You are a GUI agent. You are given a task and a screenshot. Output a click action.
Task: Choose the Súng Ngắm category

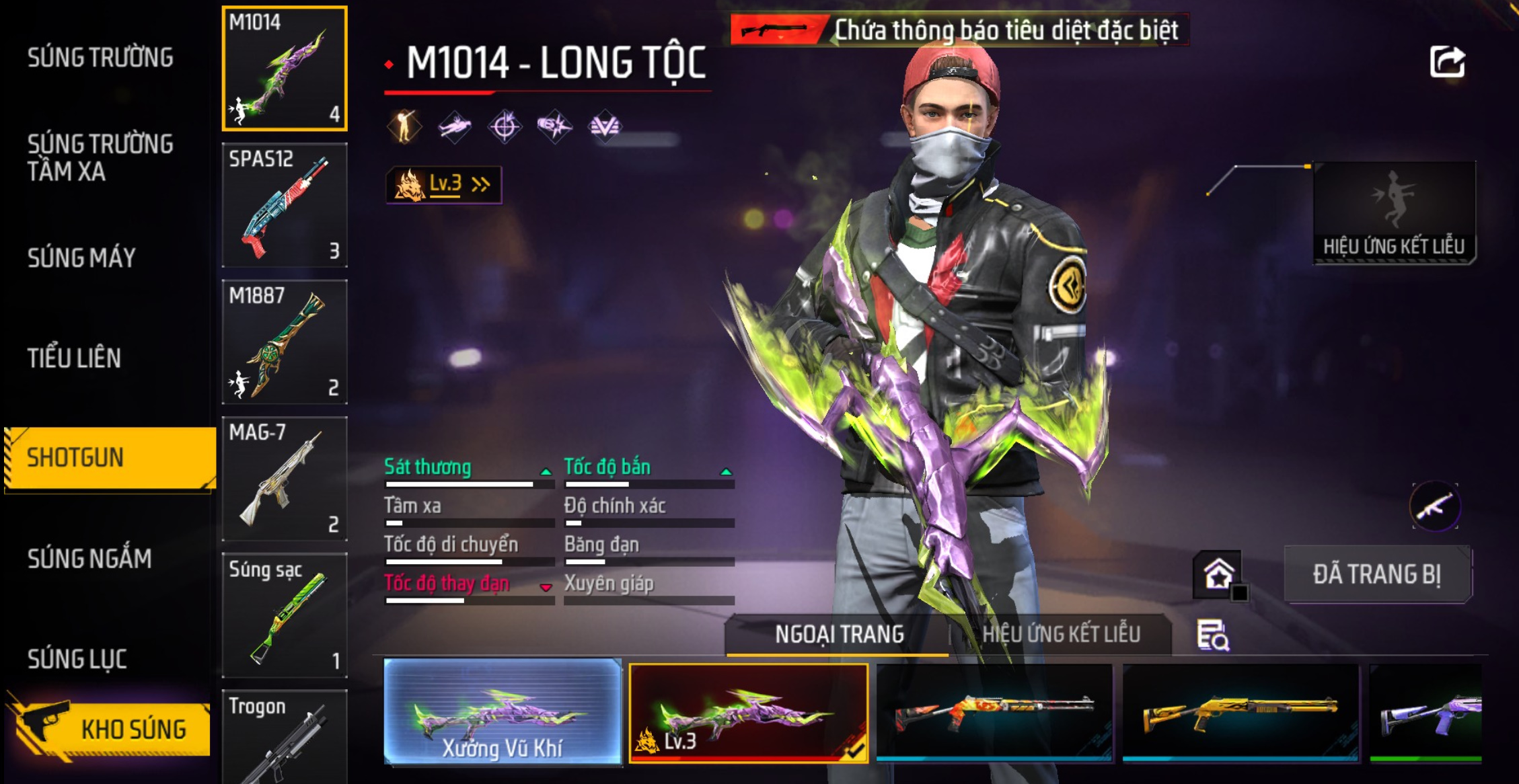point(89,558)
